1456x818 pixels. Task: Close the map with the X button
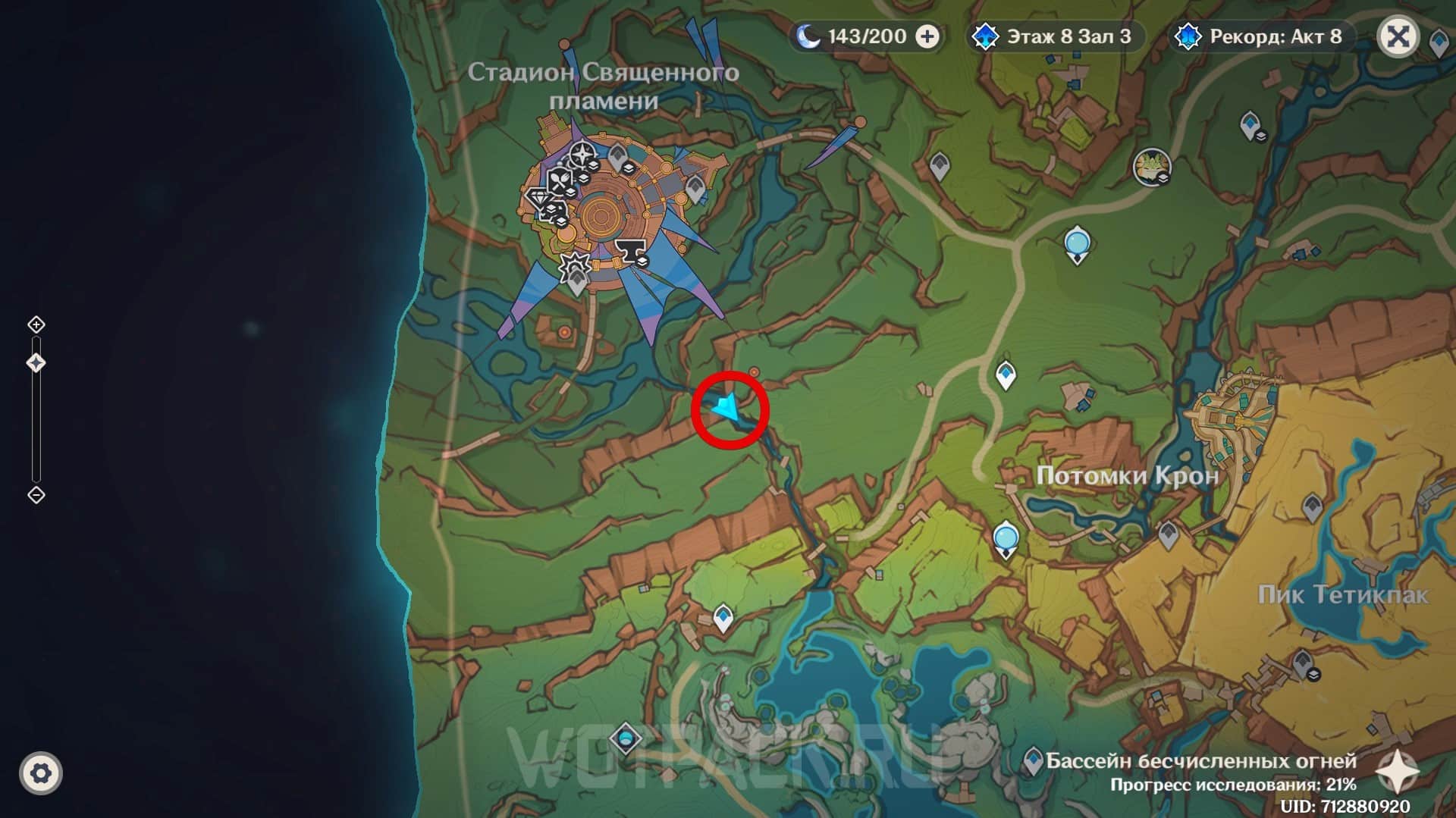[x=1398, y=36]
